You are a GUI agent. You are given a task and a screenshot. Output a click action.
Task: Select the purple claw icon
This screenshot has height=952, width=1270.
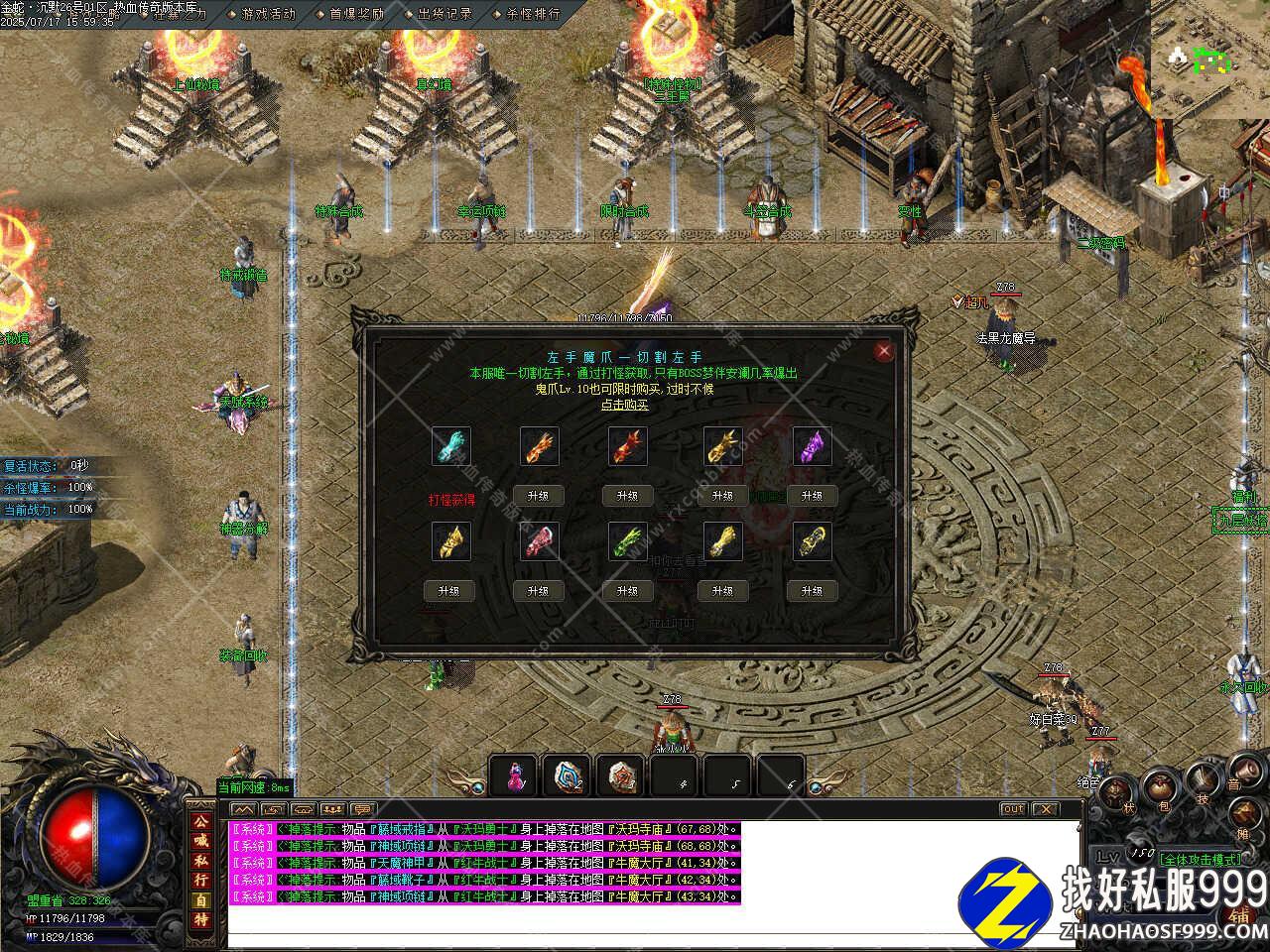[x=812, y=446]
